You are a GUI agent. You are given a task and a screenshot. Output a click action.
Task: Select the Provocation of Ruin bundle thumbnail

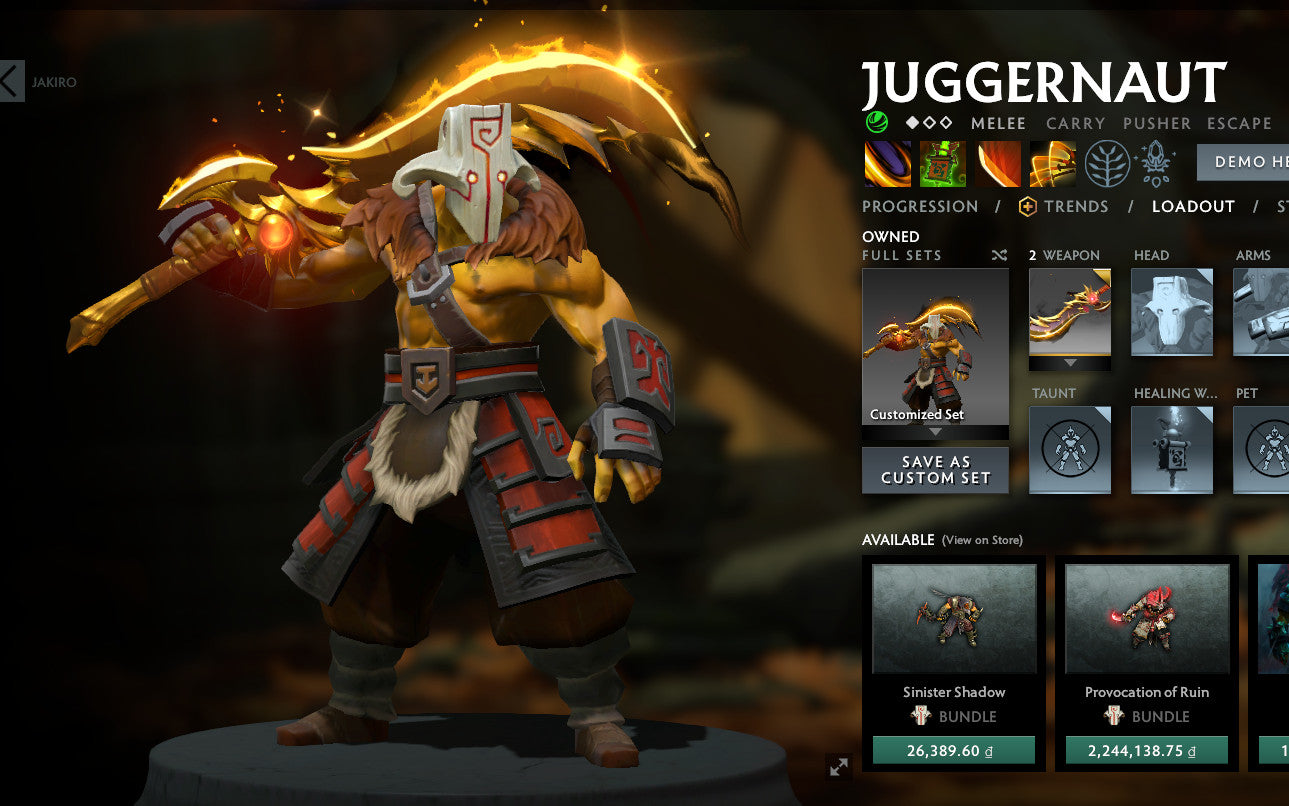(1146, 619)
